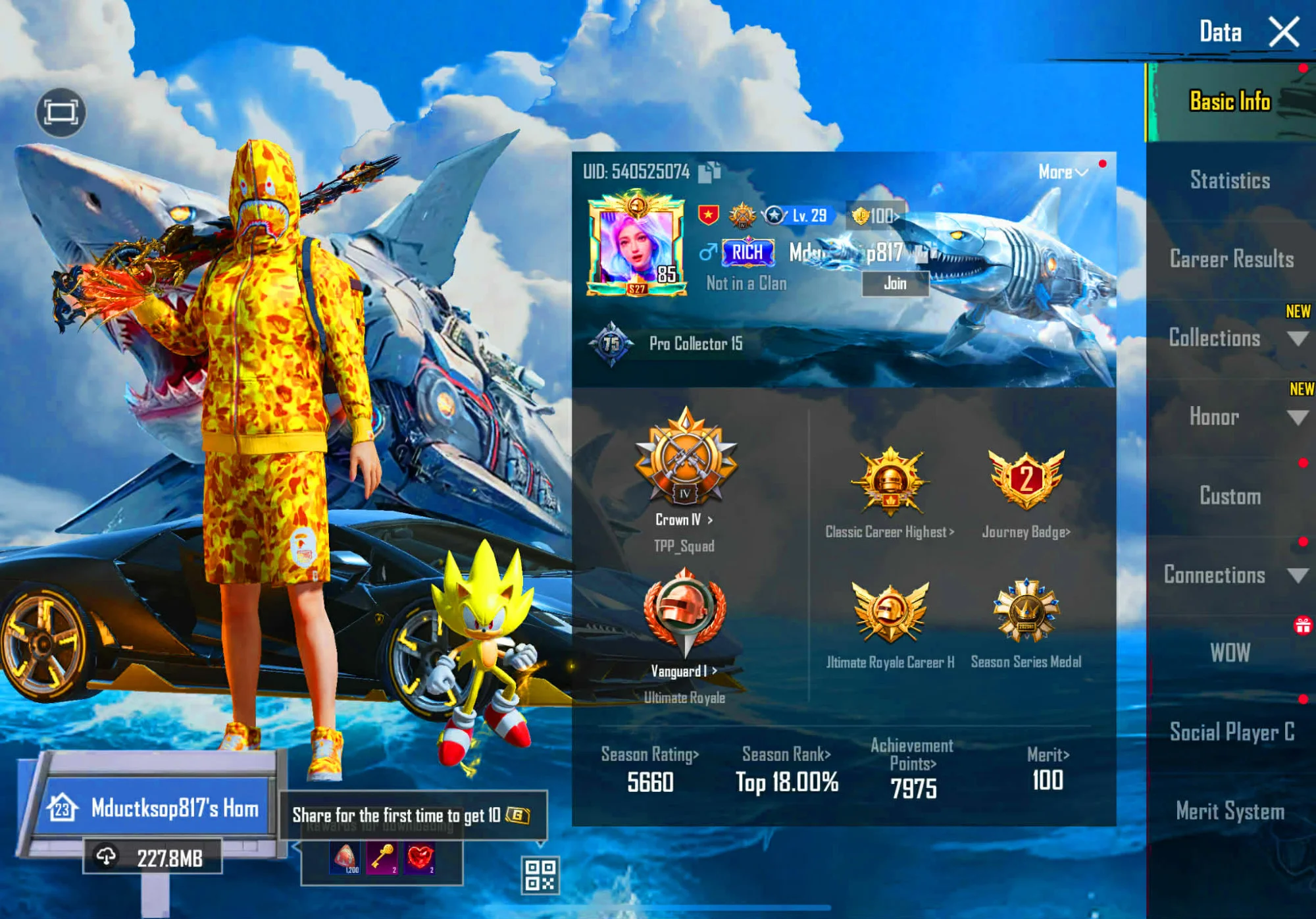Switch to the Statistics tab
The image size is (1316, 919).
(x=1230, y=180)
